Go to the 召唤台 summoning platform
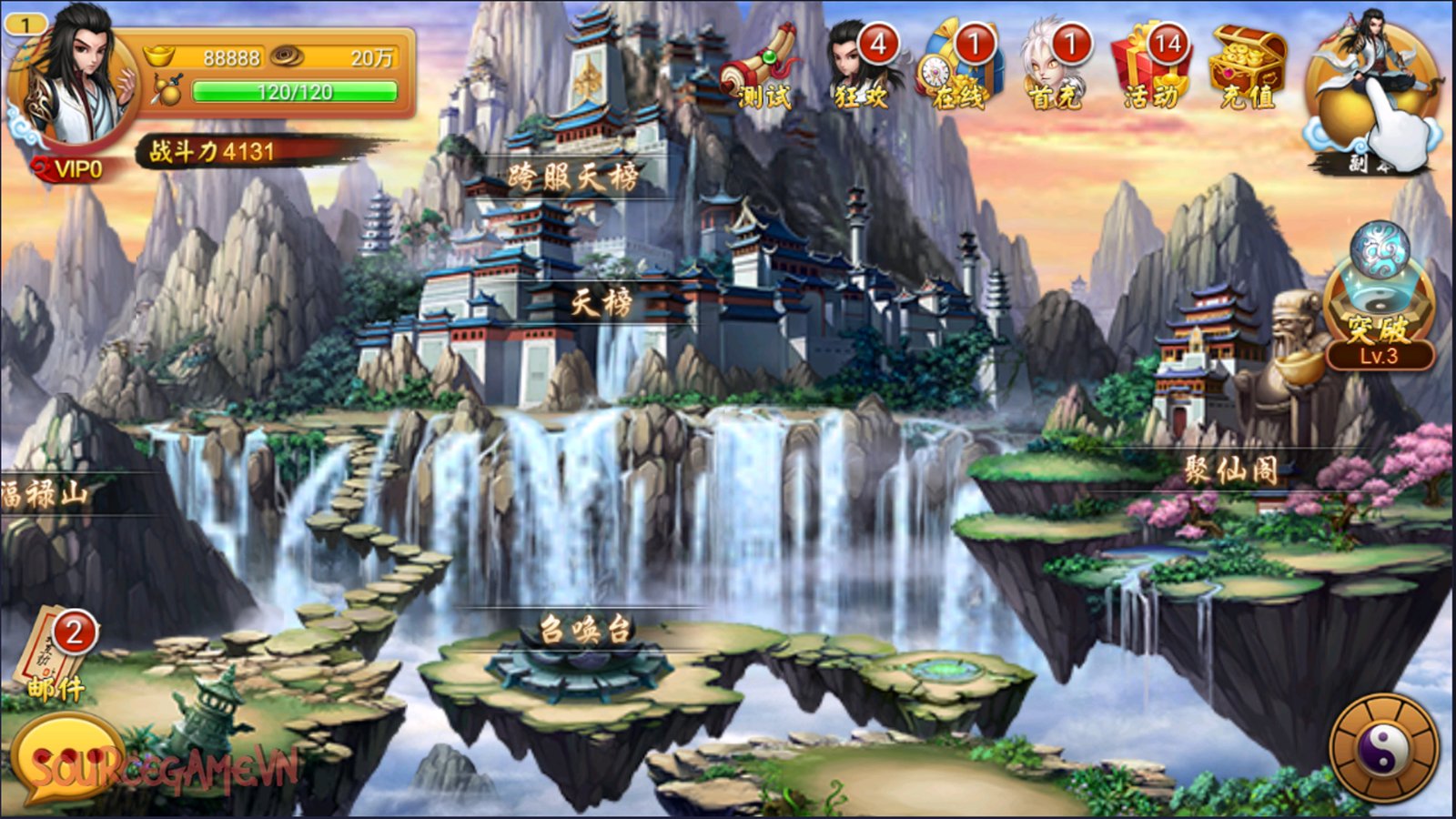 click(584, 629)
